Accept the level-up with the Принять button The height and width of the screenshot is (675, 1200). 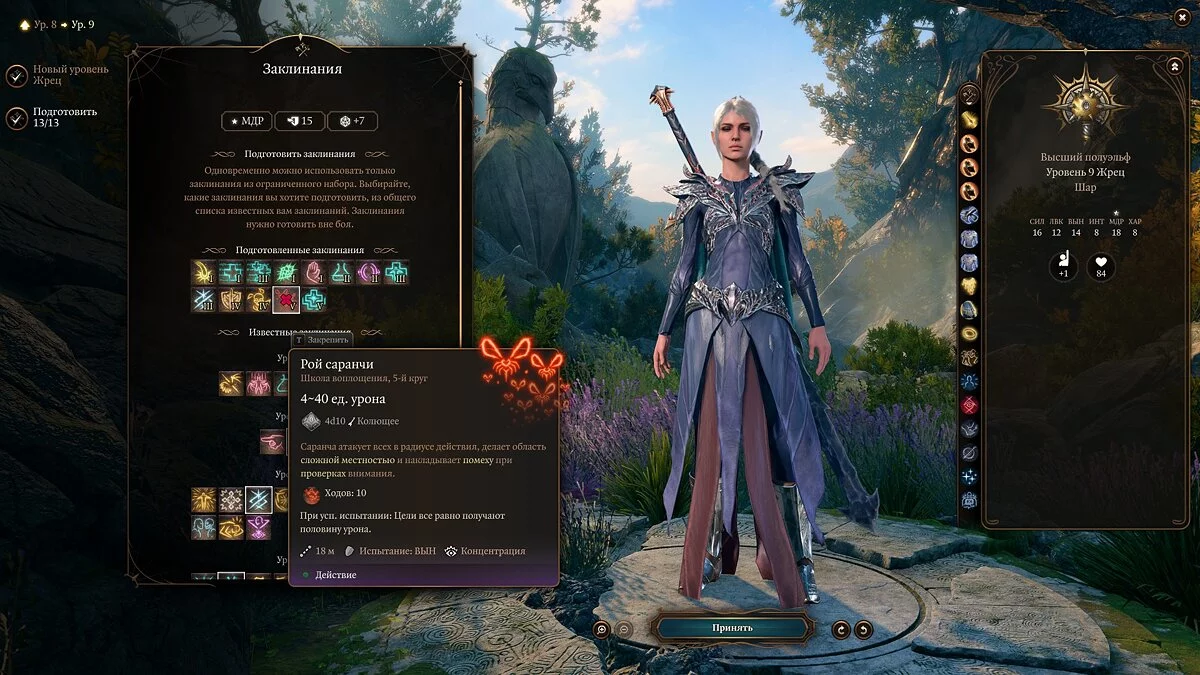pos(732,627)
